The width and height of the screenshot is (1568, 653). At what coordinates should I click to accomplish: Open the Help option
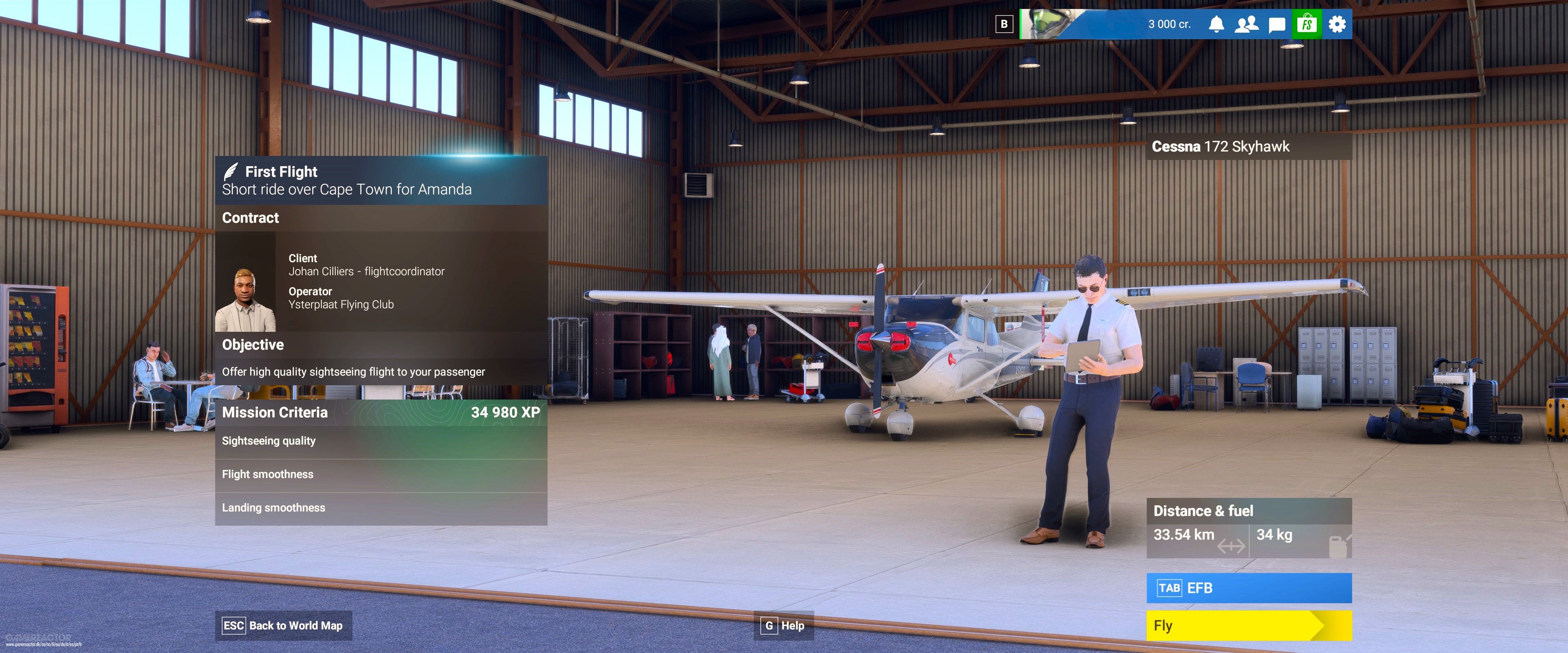[x=784, y=626]
